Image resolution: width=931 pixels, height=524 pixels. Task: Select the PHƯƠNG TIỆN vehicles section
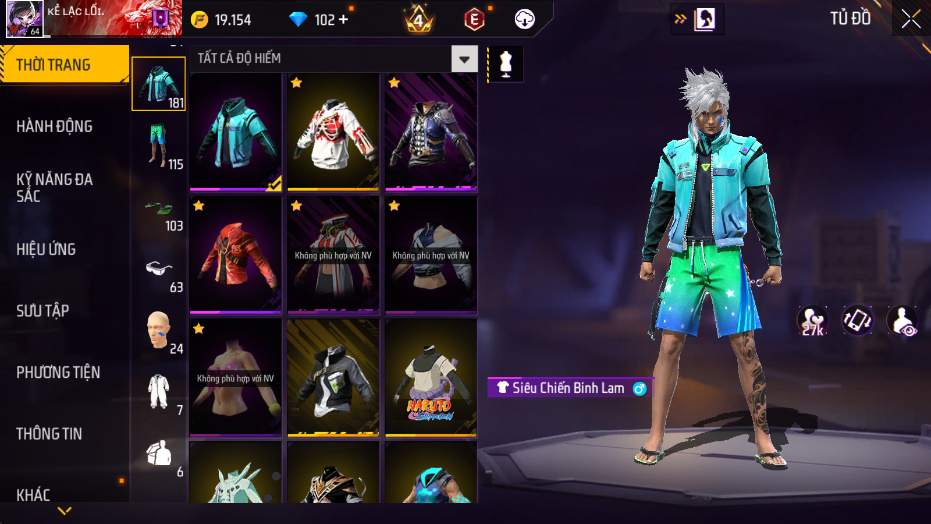[58, 372]
